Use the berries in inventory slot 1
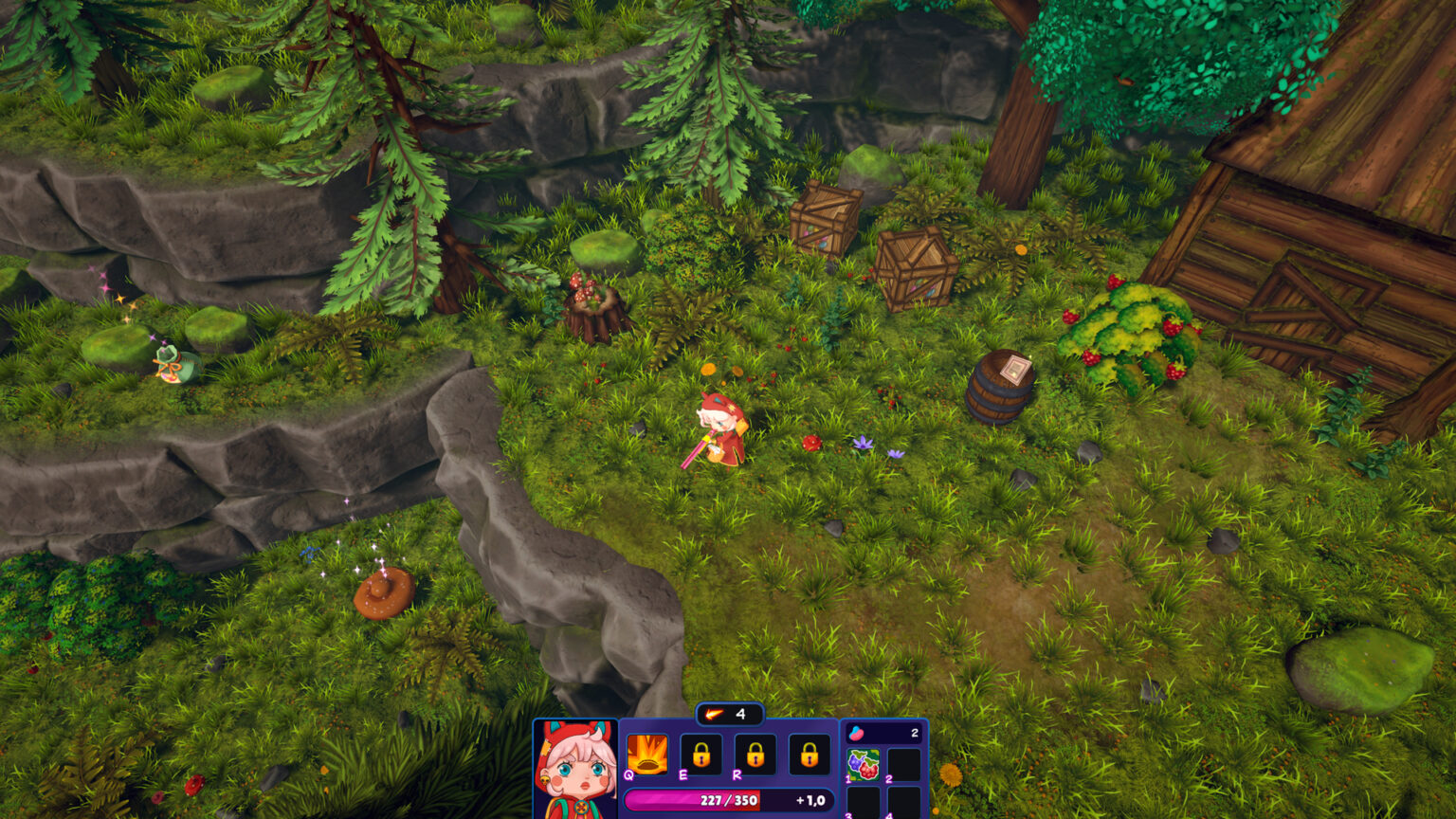 click(863, 764)
